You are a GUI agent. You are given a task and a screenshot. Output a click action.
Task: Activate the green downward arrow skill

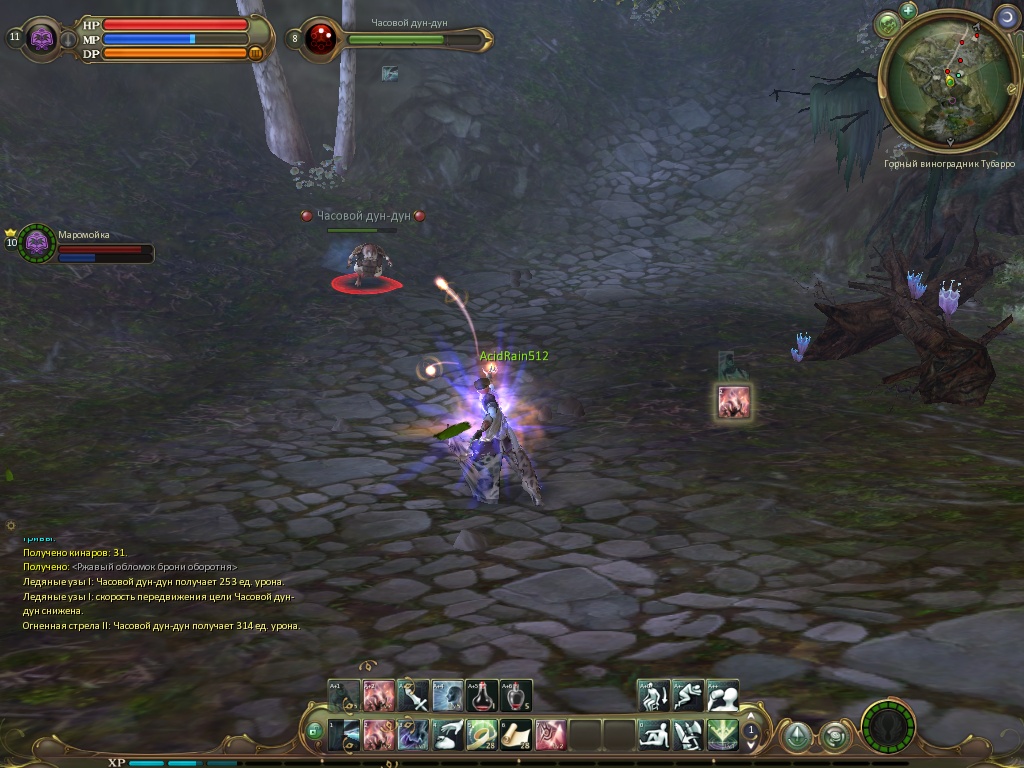pos(722,735)
